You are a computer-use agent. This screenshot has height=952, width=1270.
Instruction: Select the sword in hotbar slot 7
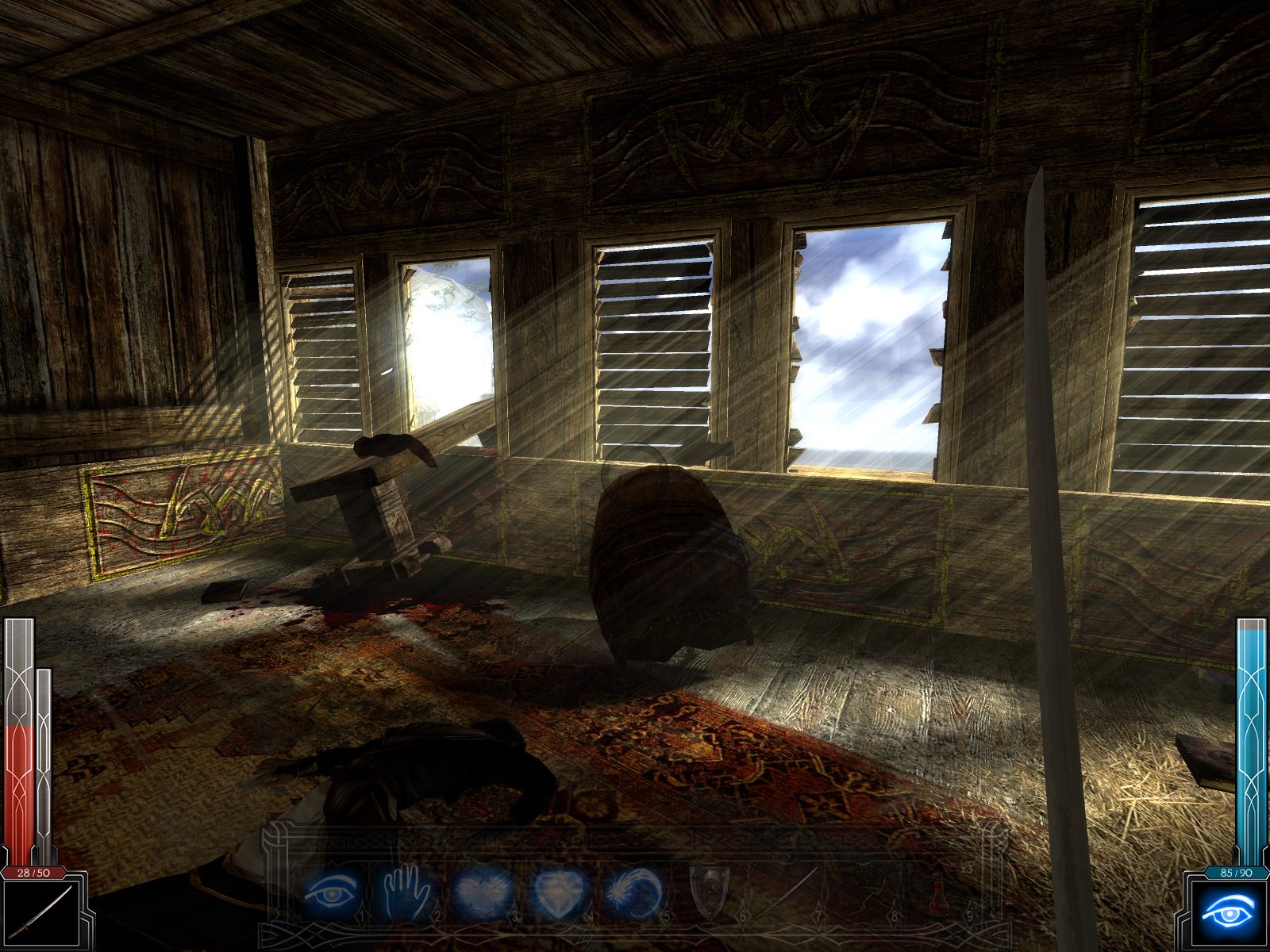click(x=786, y=892)
